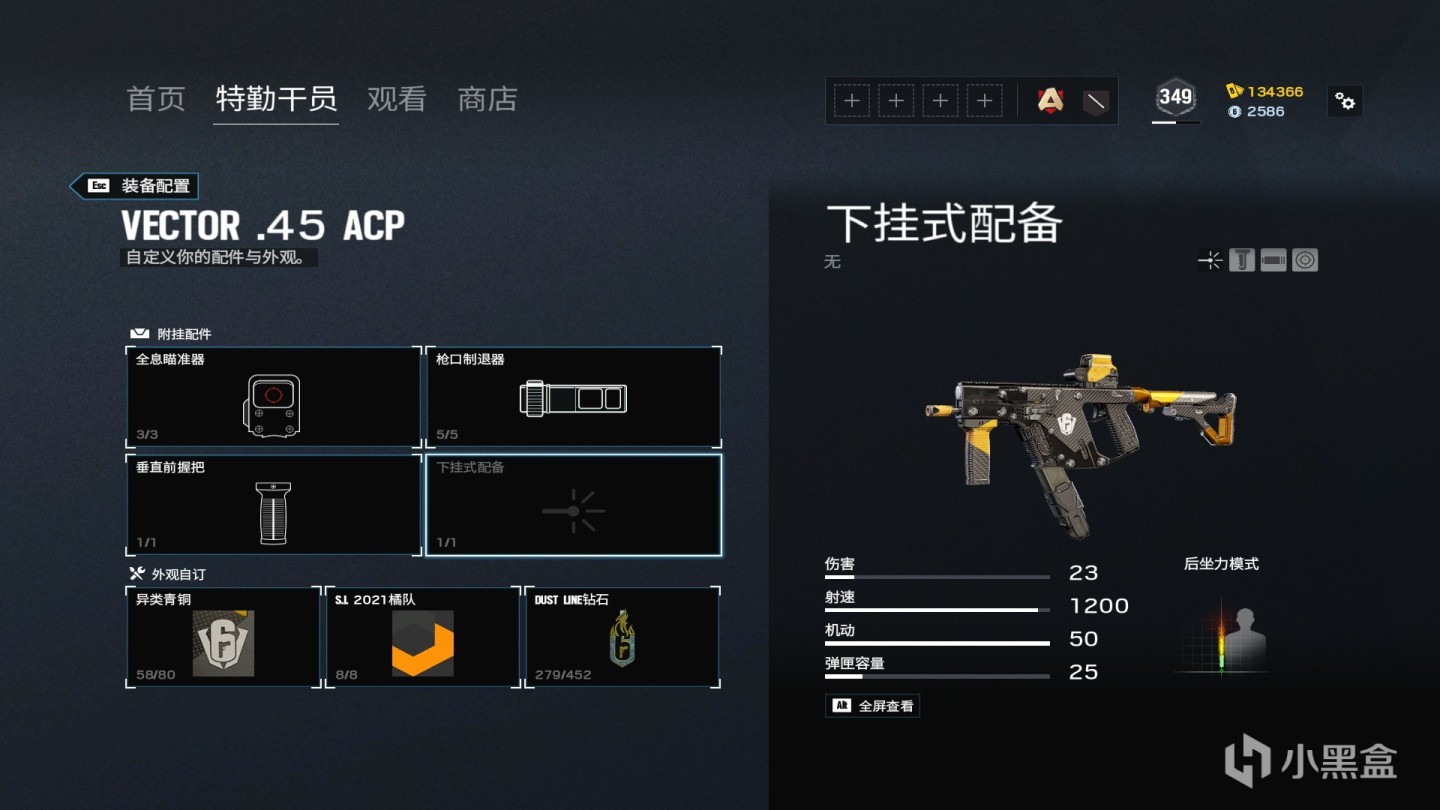Change the 异类青铜 weapon skin
Viewport: 1440px width, 810px height.
[x=223, y=637]
